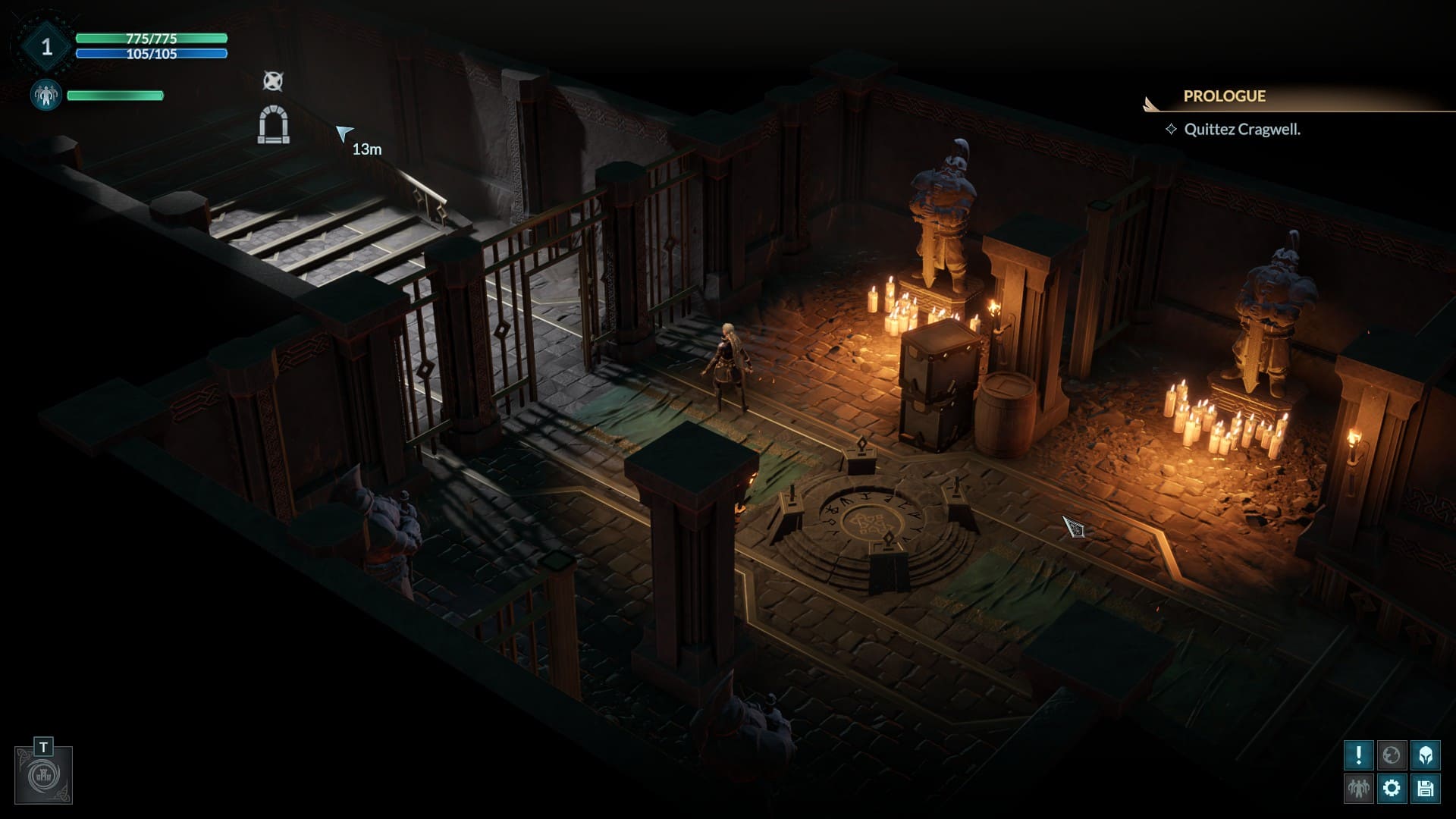Open the party panel three-figures button
1456x819 pixels.
(1358, 789)
